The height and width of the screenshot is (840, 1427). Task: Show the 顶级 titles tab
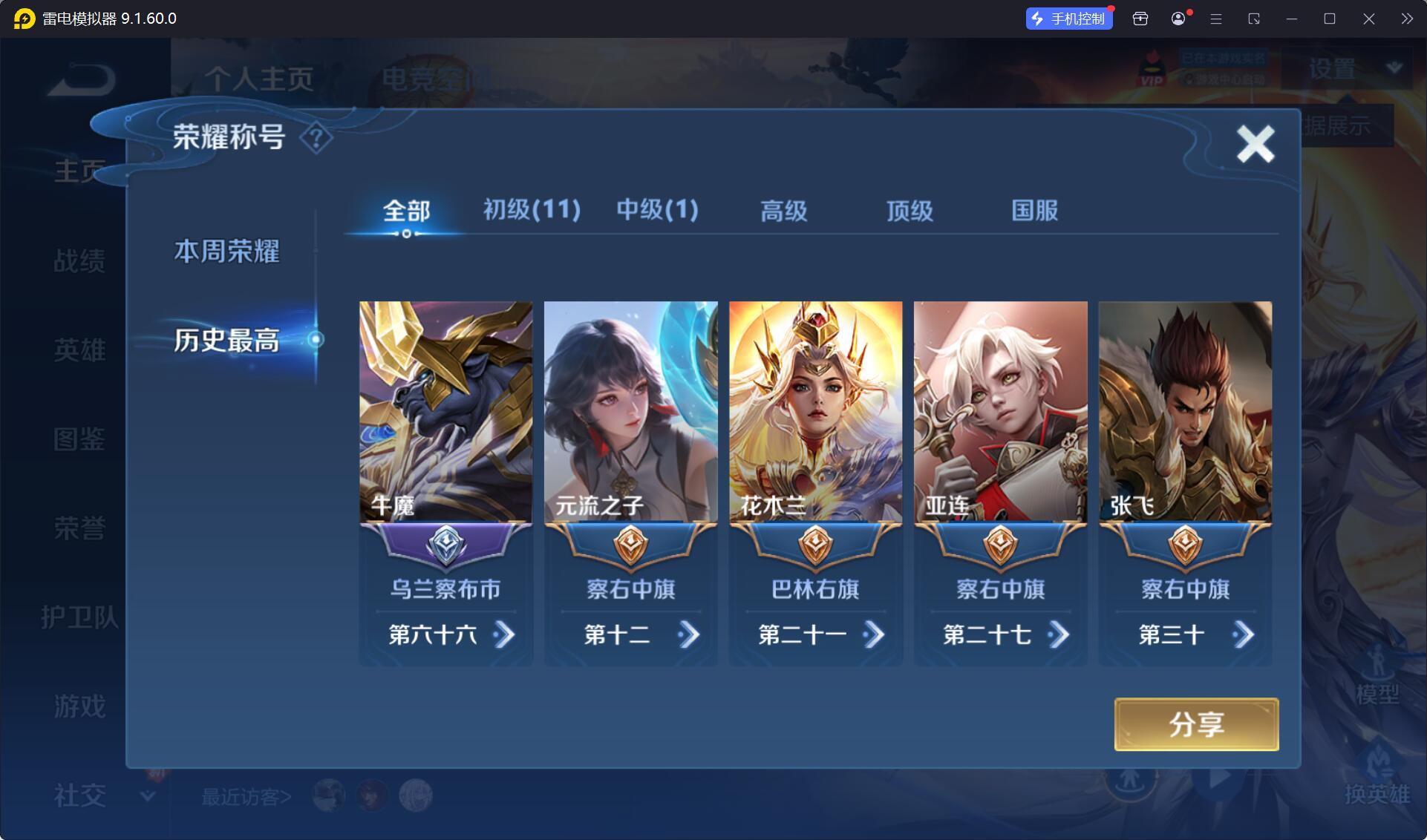910,211
